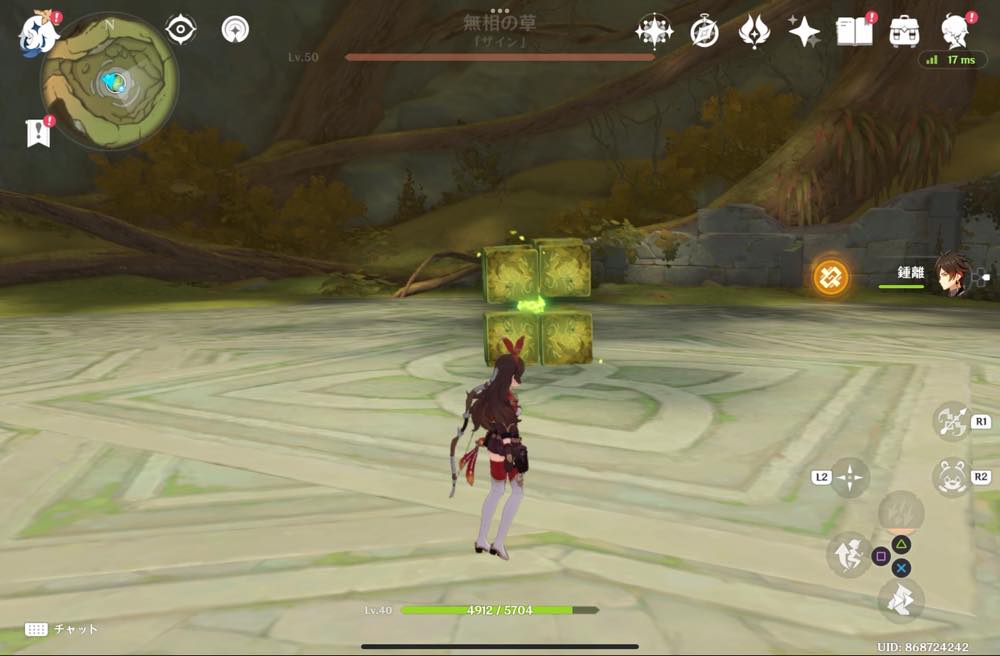Click the round arch-and-star icon near the minimap
Image resolution: width=1000 pixels, height=656 pixels.
(237, 30)
